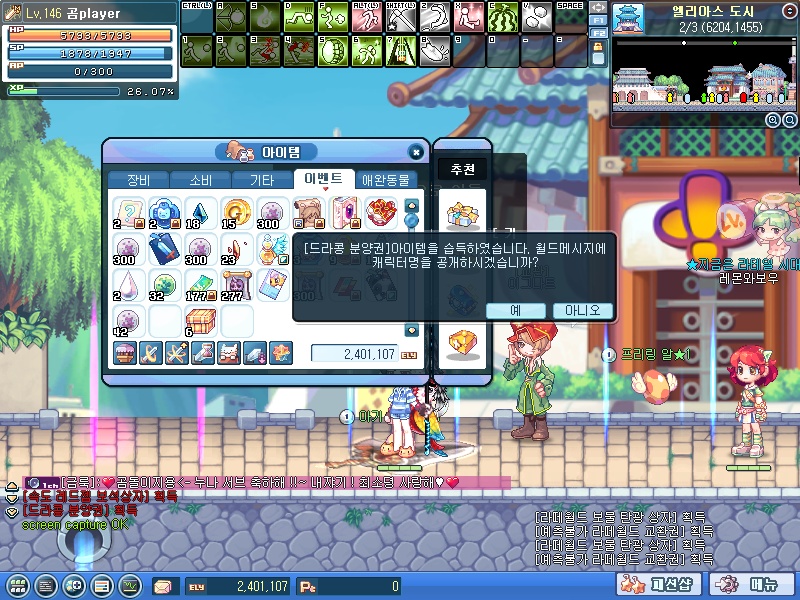800x600 pixels.
Task: Open the 소비 consumables tab
Action: tap(200, 181)
